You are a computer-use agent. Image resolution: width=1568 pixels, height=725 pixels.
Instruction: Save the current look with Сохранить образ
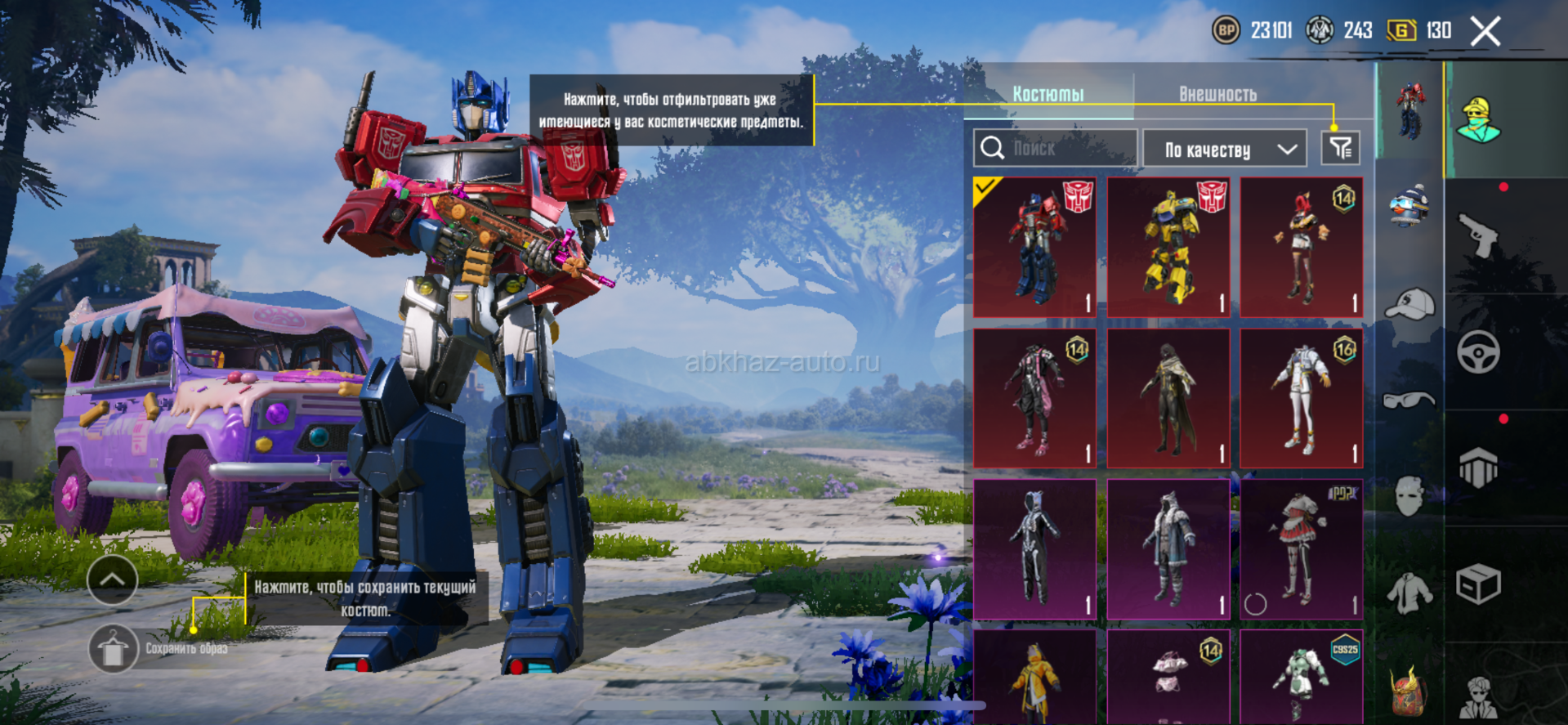click(x=114, y=649)
